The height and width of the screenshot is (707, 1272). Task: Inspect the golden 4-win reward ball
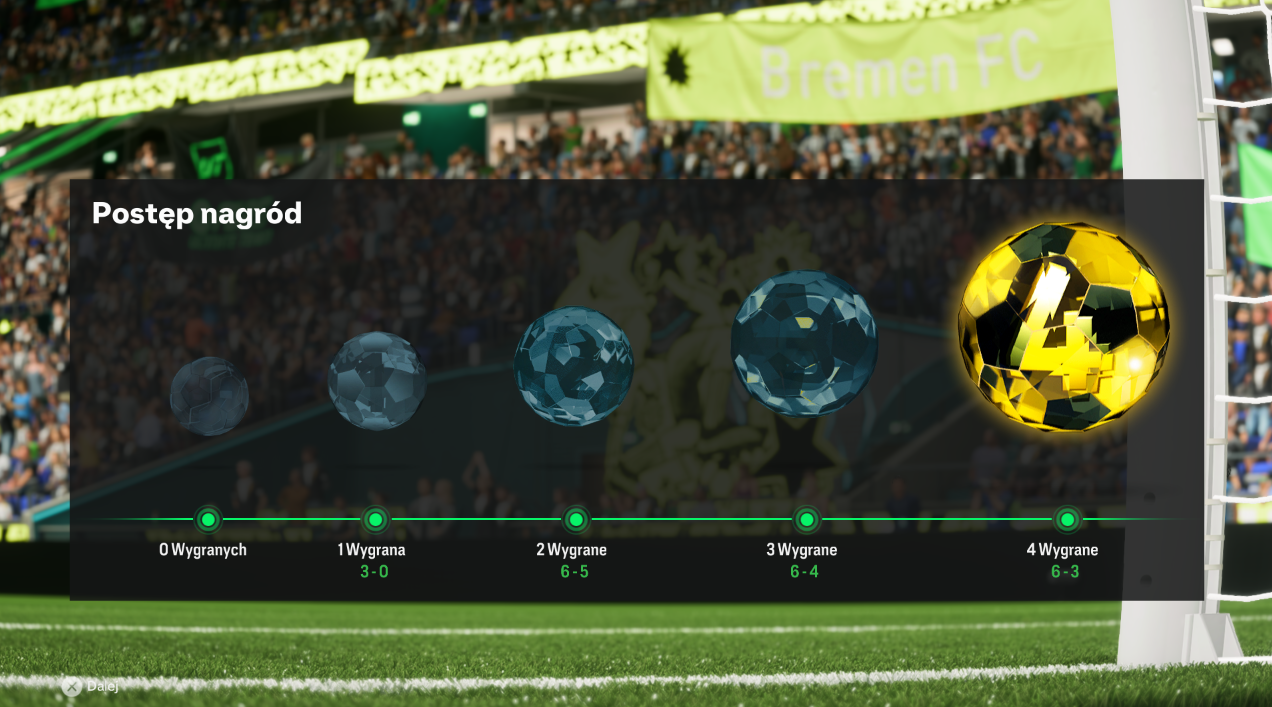pos(1063,327)
